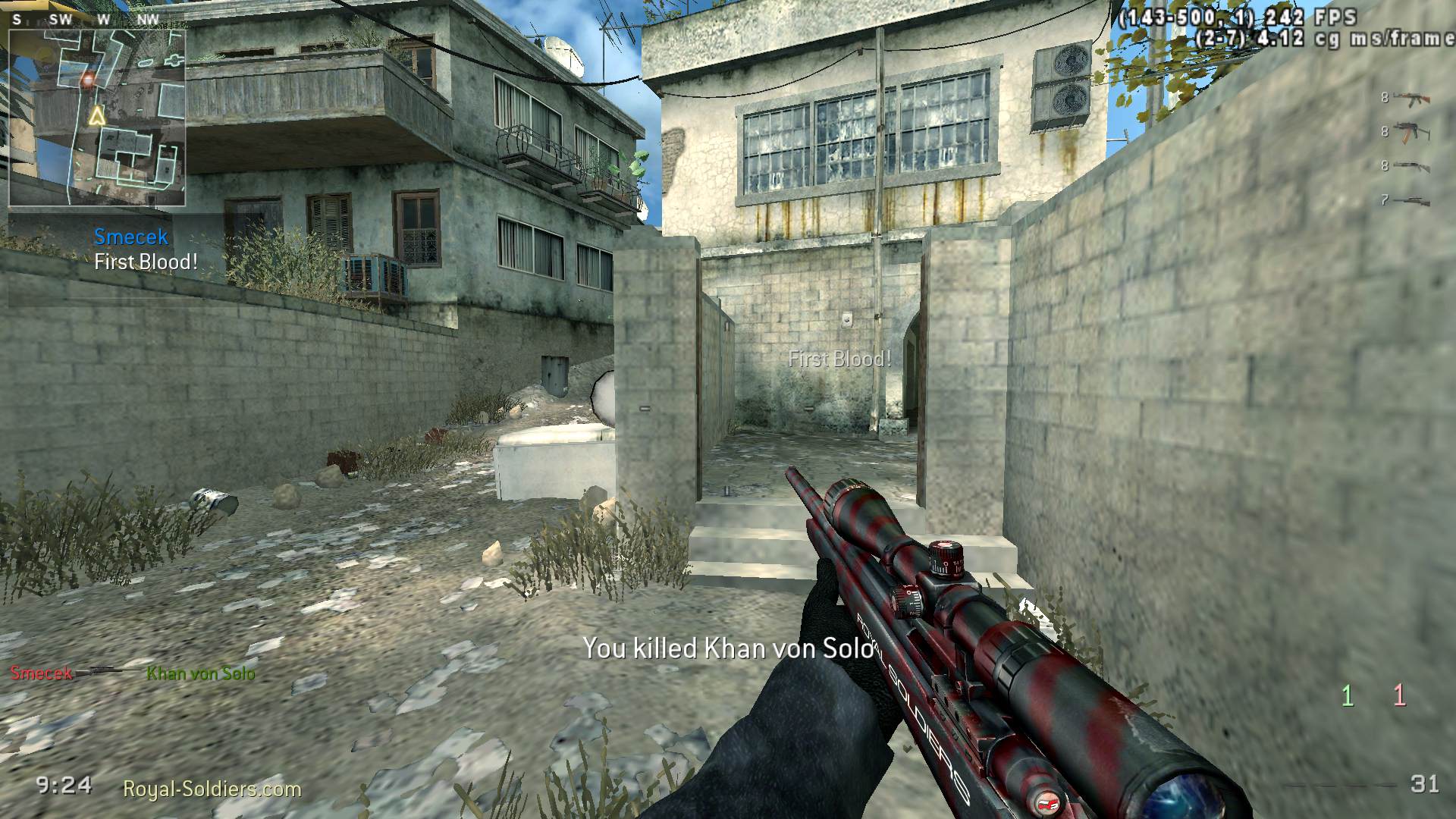Screen dimensions: 1456x819
Task: Select the AK-74u weapon icon
Action: point(1412,133)
